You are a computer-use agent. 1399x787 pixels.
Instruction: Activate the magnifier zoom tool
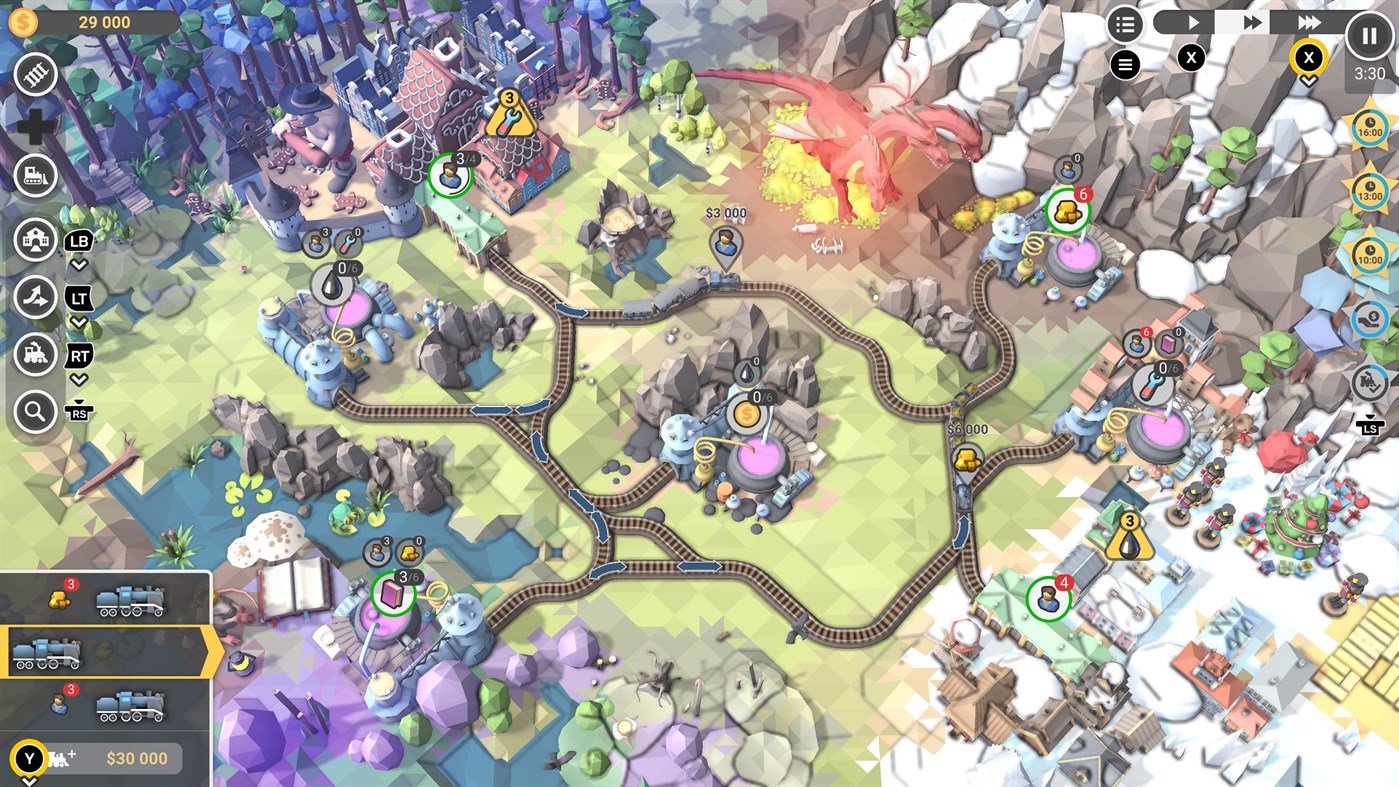point(36,411)
